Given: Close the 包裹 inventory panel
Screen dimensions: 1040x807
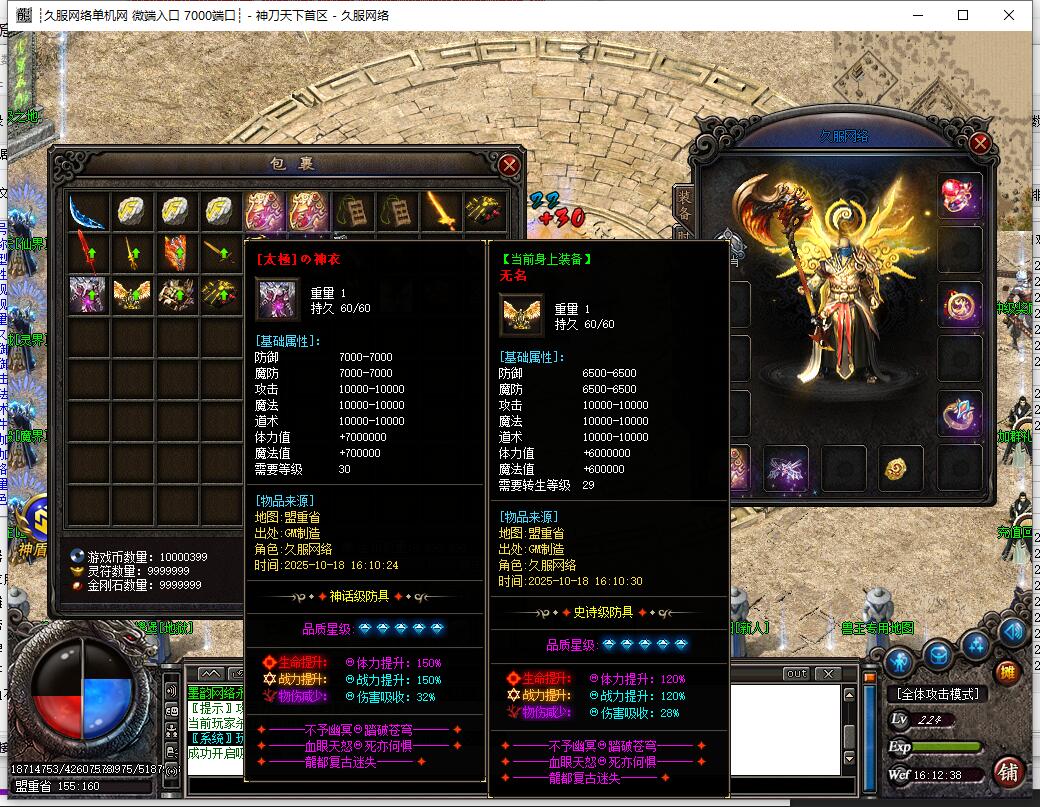Looking at the screenshot, I should (x=509, y=165).
